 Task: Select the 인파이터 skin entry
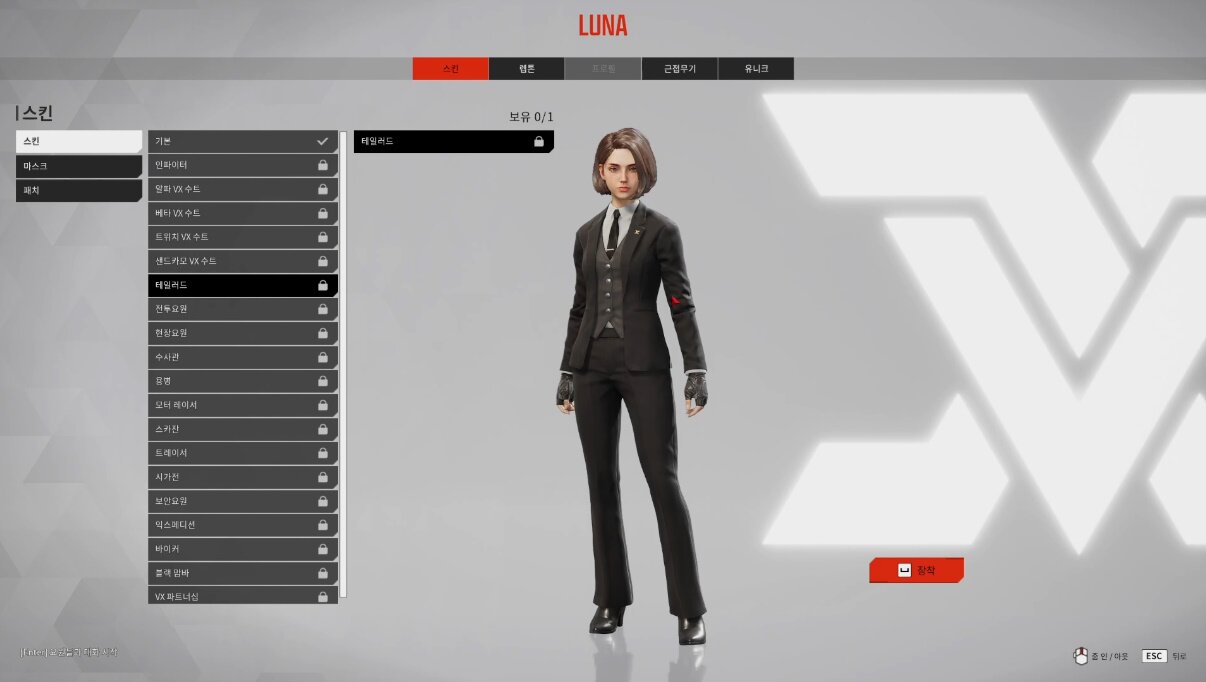click(x=242, y=165)
